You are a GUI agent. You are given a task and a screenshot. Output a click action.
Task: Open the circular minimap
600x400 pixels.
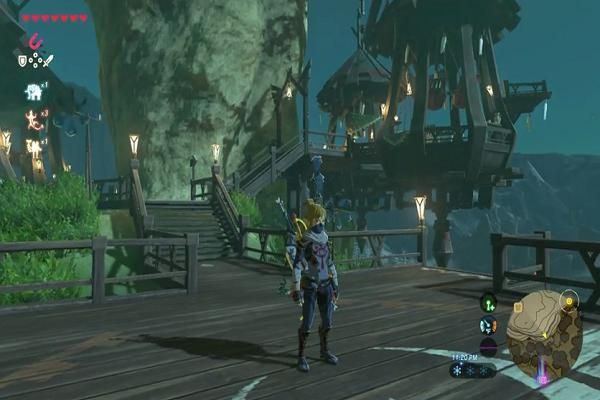point(543,337)
